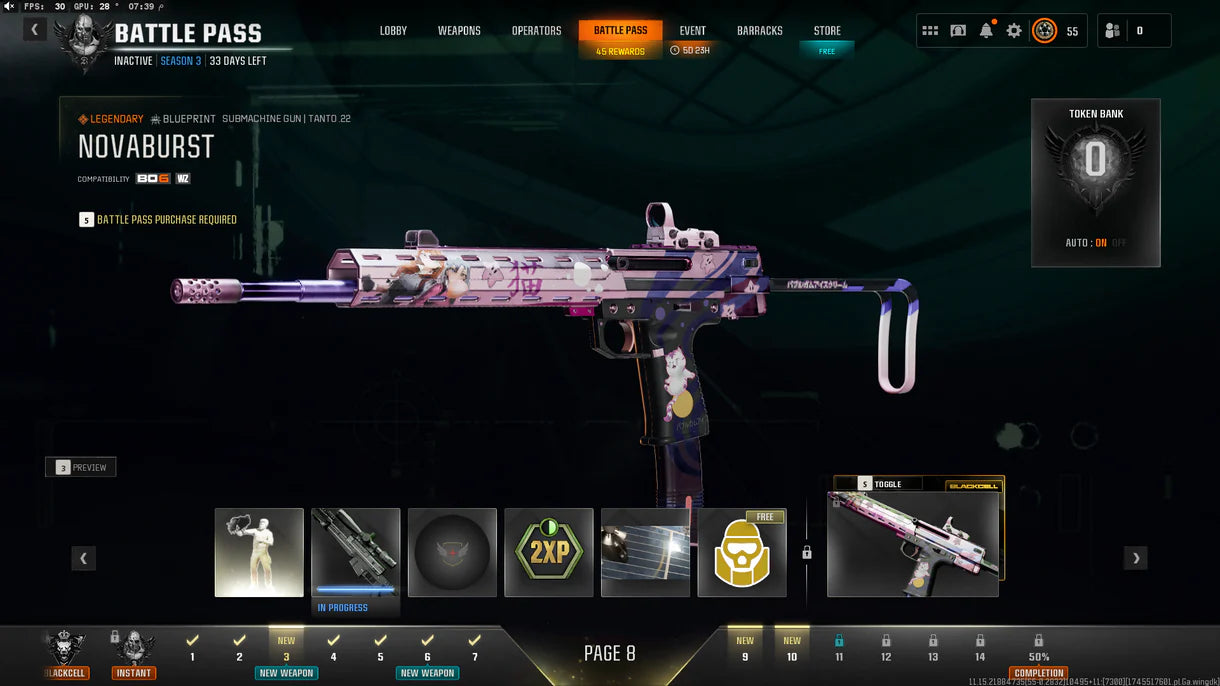Go to the Barracks tab
Viewport: 1220px width, 686px height.
point(759,31)
